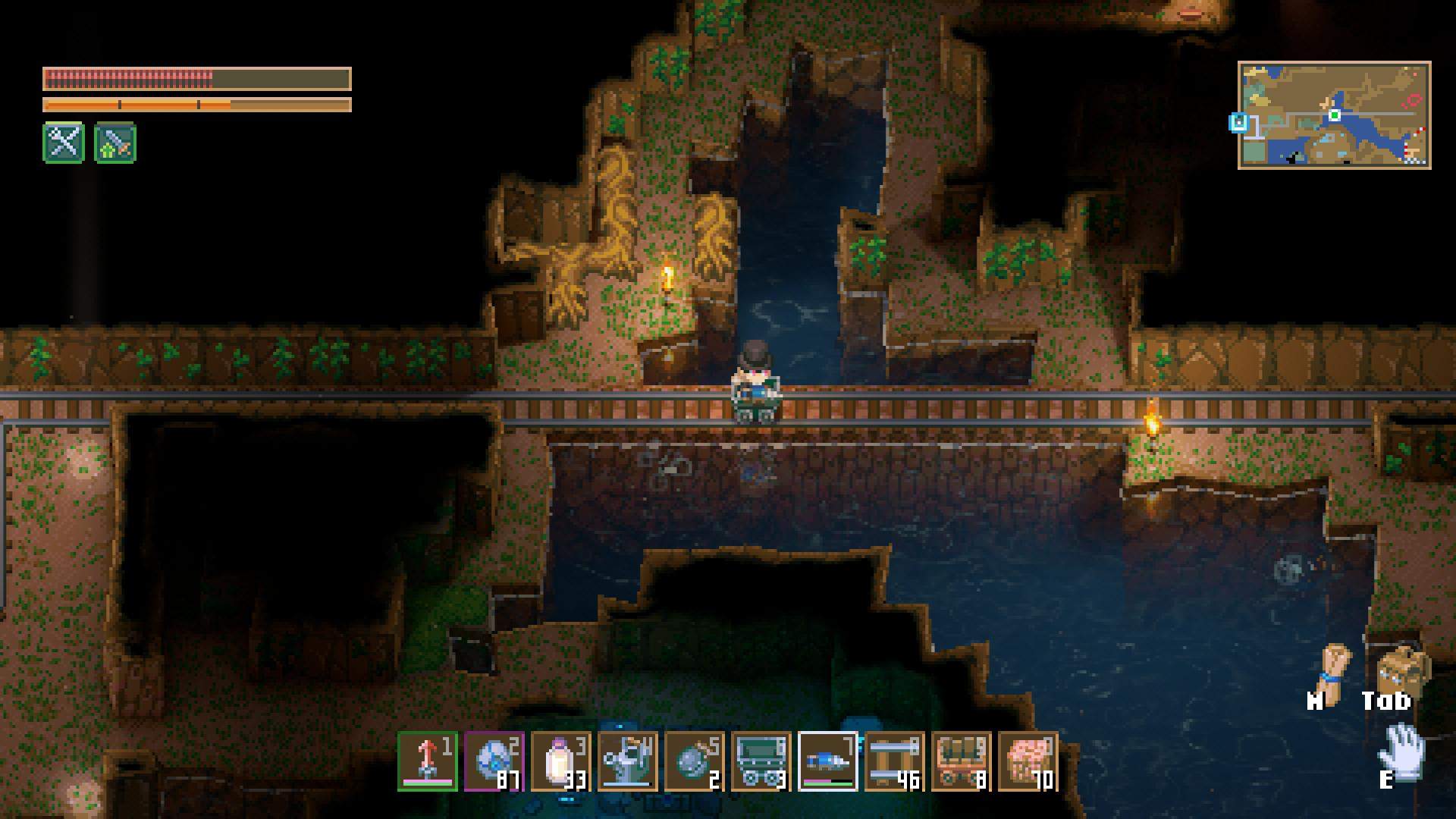Click the blue waypoint marker beside minimap
The height and width of the screenshot is (819, 1456).
click(1238, 121)
